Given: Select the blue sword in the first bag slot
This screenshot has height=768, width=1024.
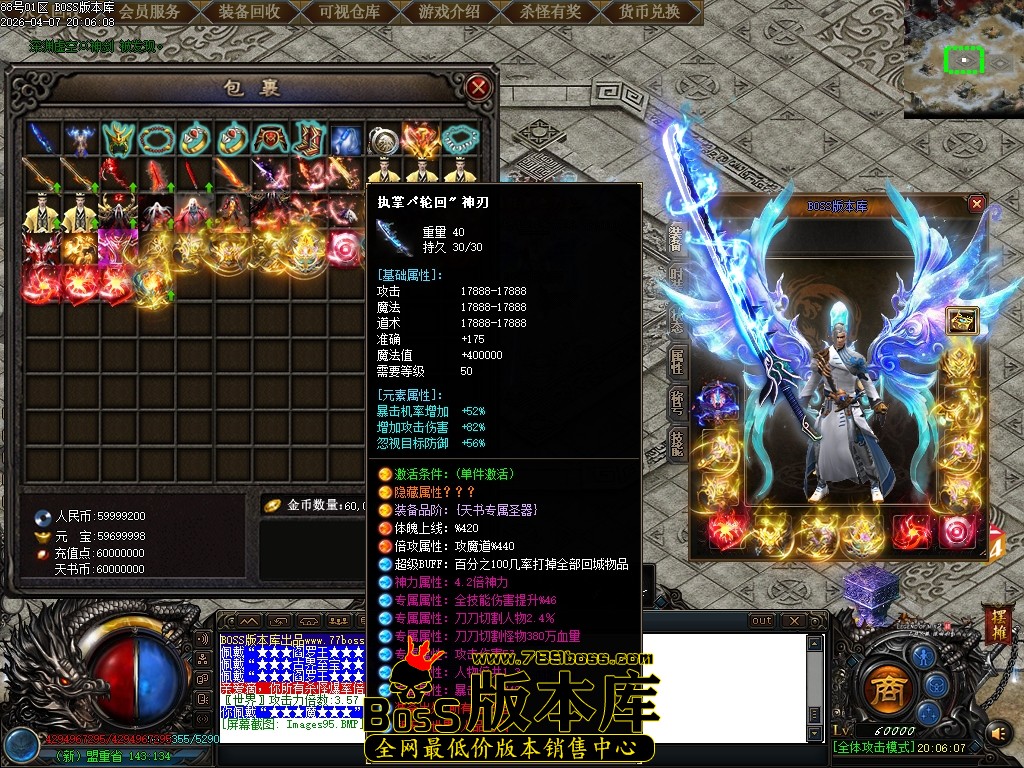Looking at the screenshot, I should [x=42, y=138].
